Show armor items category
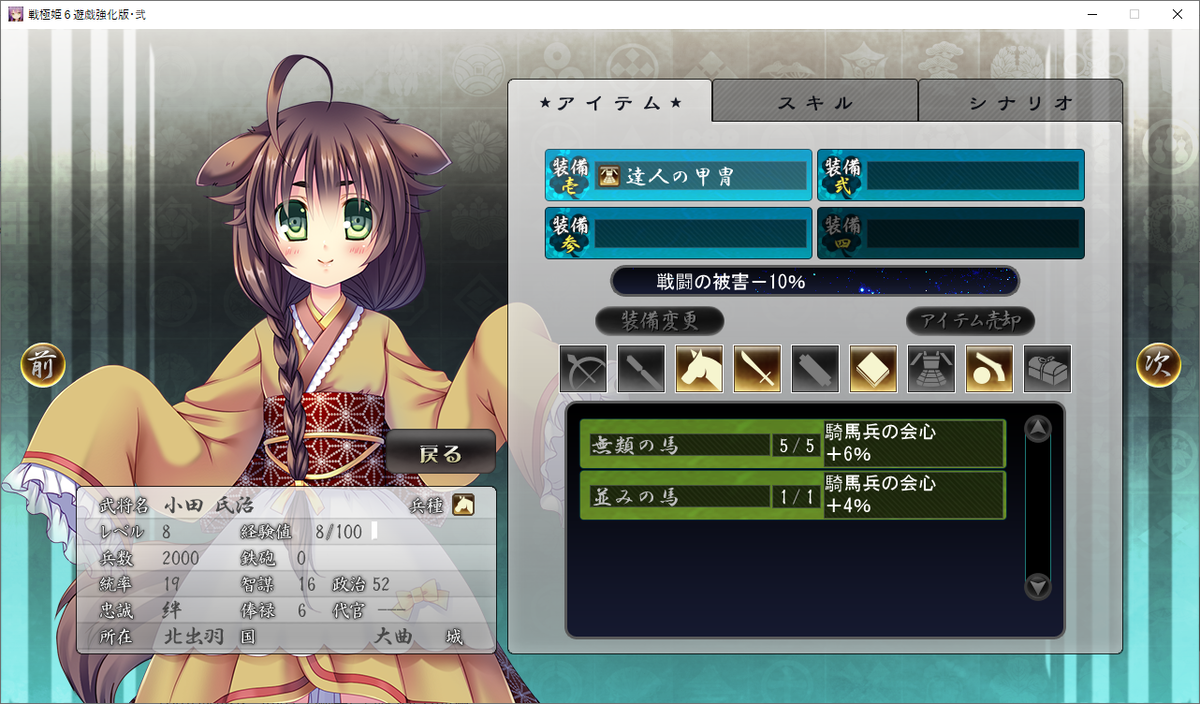 [932, 369]
